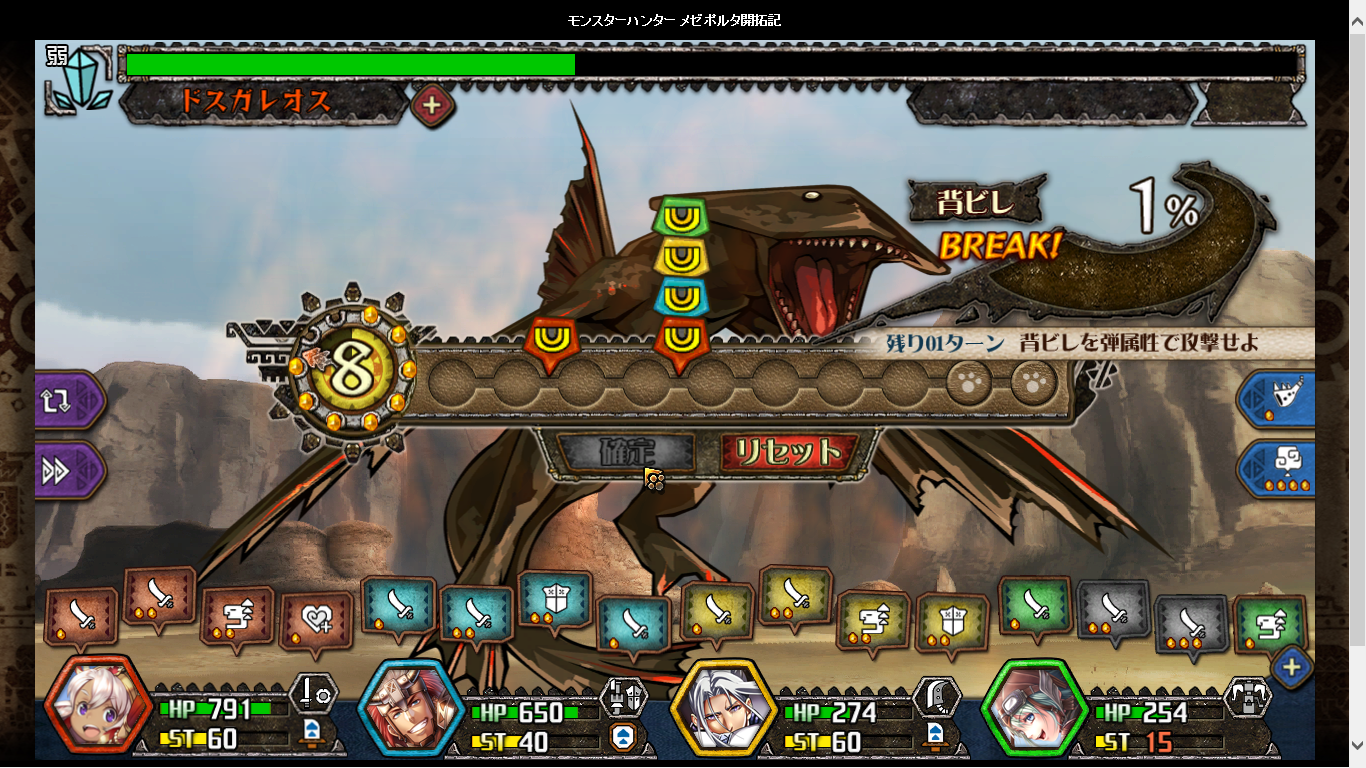This screenshot has height=768, width=1366.
Task: Pick the red monster-head skill card
Action: (237, 616)
